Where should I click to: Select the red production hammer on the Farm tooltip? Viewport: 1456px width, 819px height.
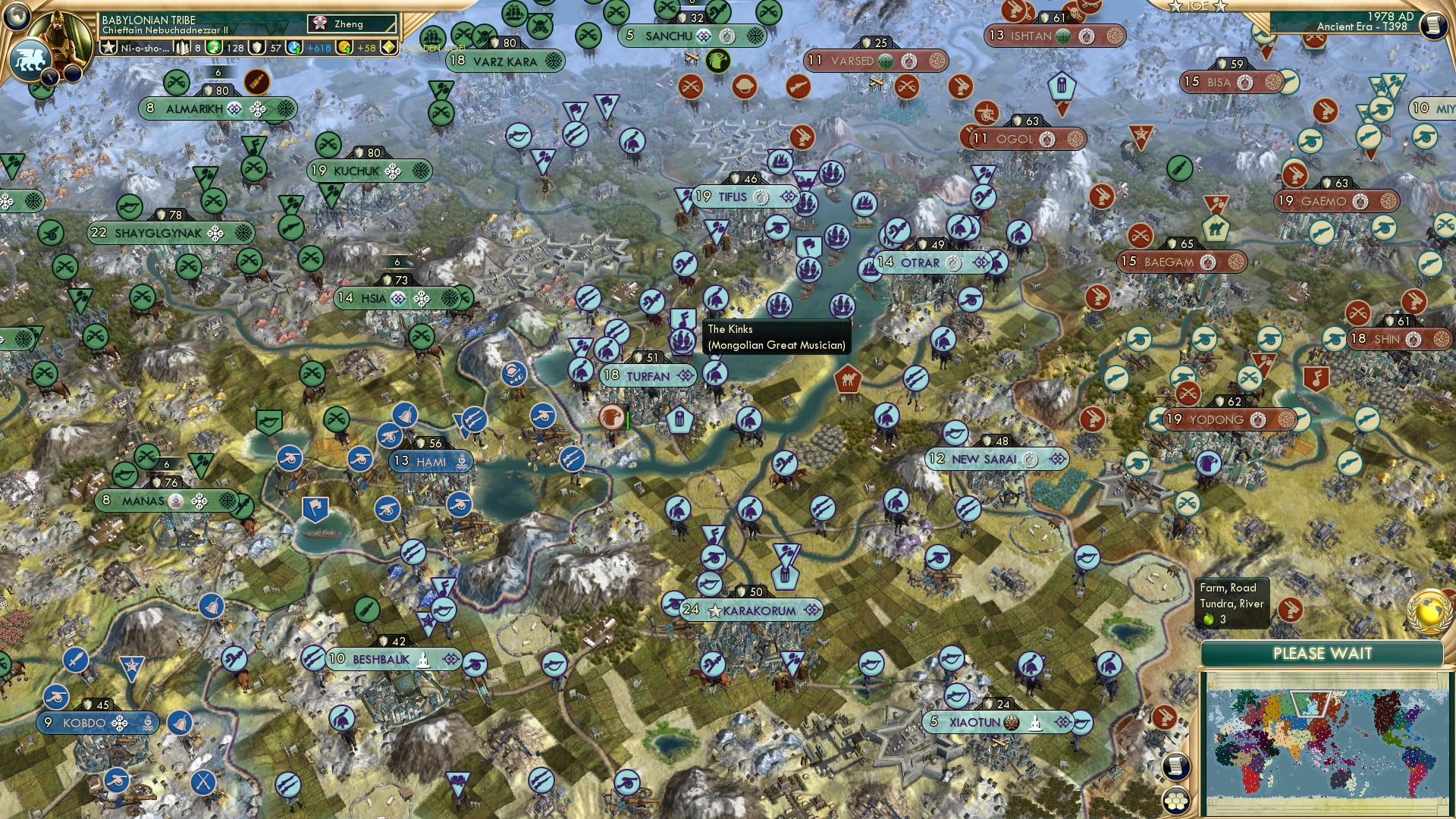(x=1292, y=610)
